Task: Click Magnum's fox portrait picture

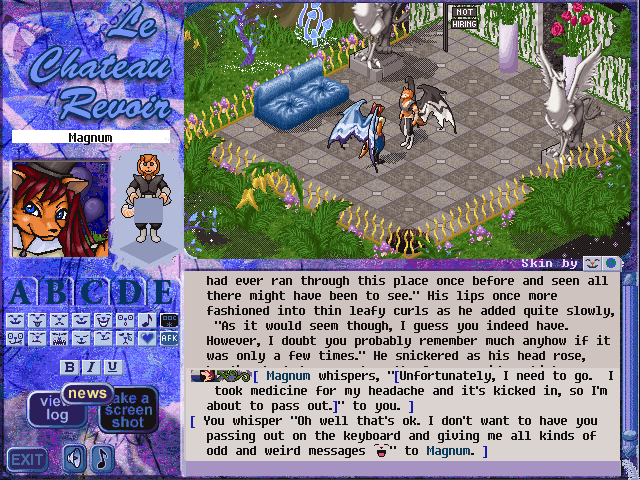Action: pos(46,209)
